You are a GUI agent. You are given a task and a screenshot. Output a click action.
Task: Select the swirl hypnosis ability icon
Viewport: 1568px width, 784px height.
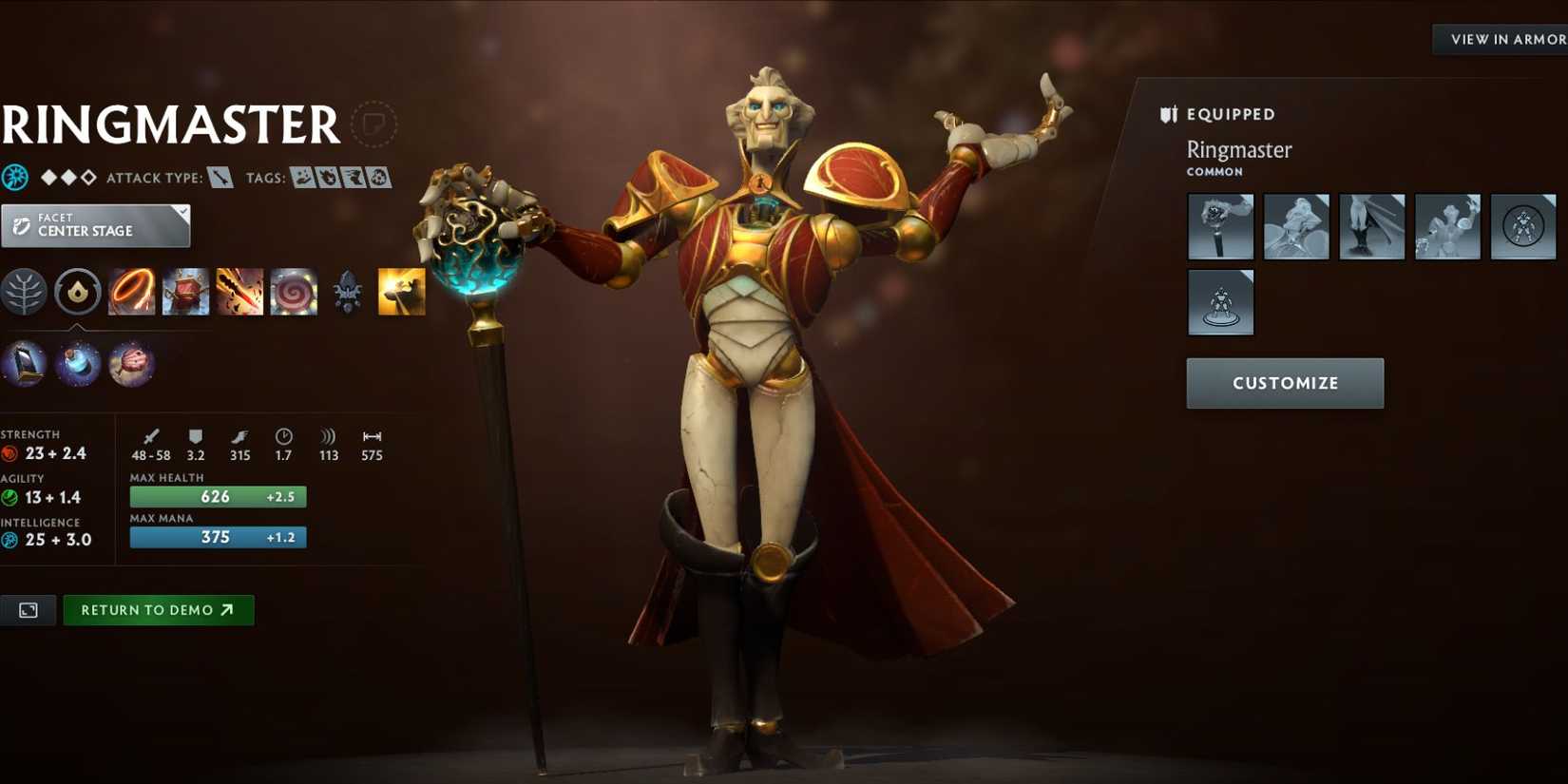[295, 292]
